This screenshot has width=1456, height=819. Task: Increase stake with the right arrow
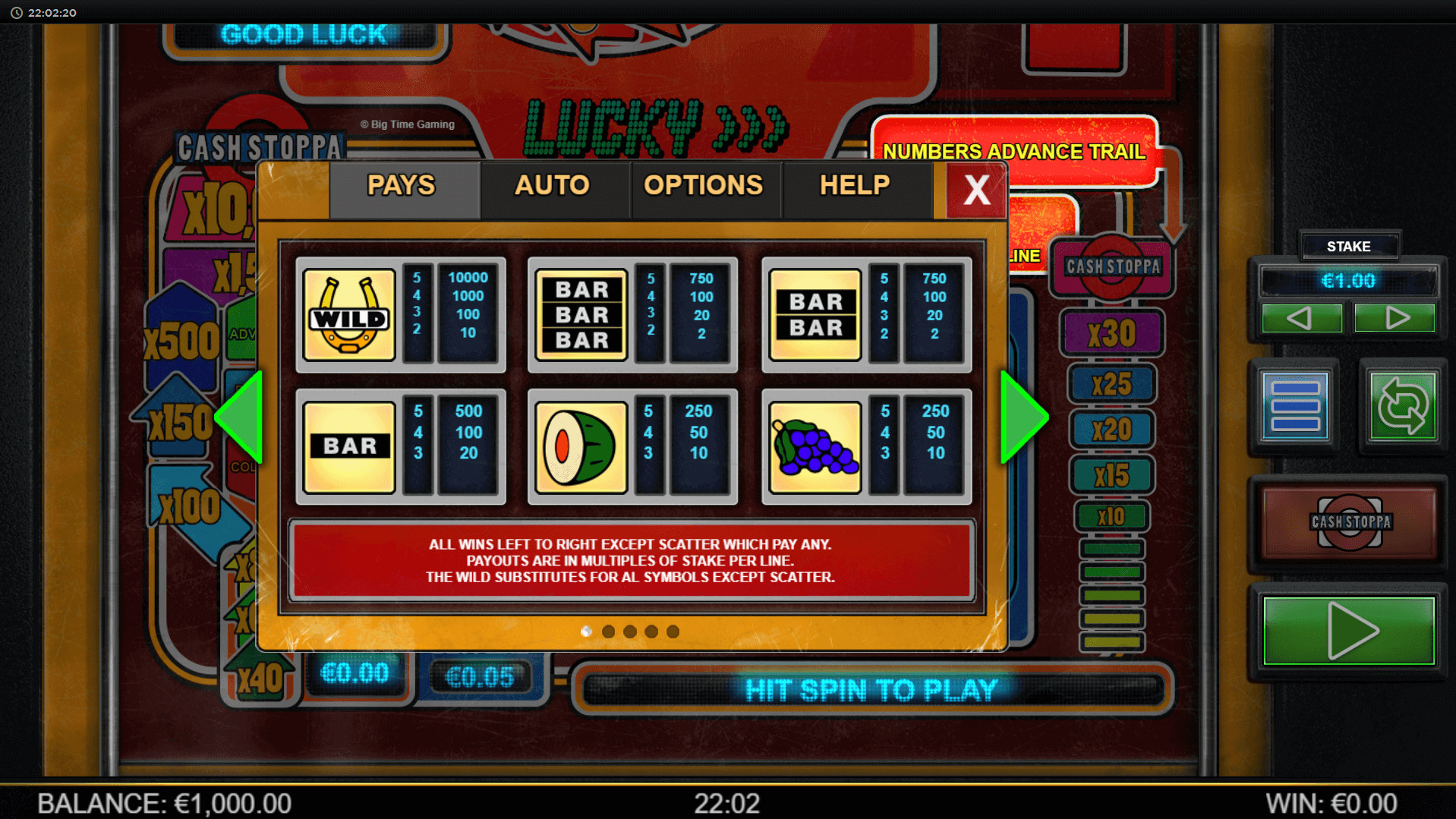pyautogui.click(x=1395, y=318)
